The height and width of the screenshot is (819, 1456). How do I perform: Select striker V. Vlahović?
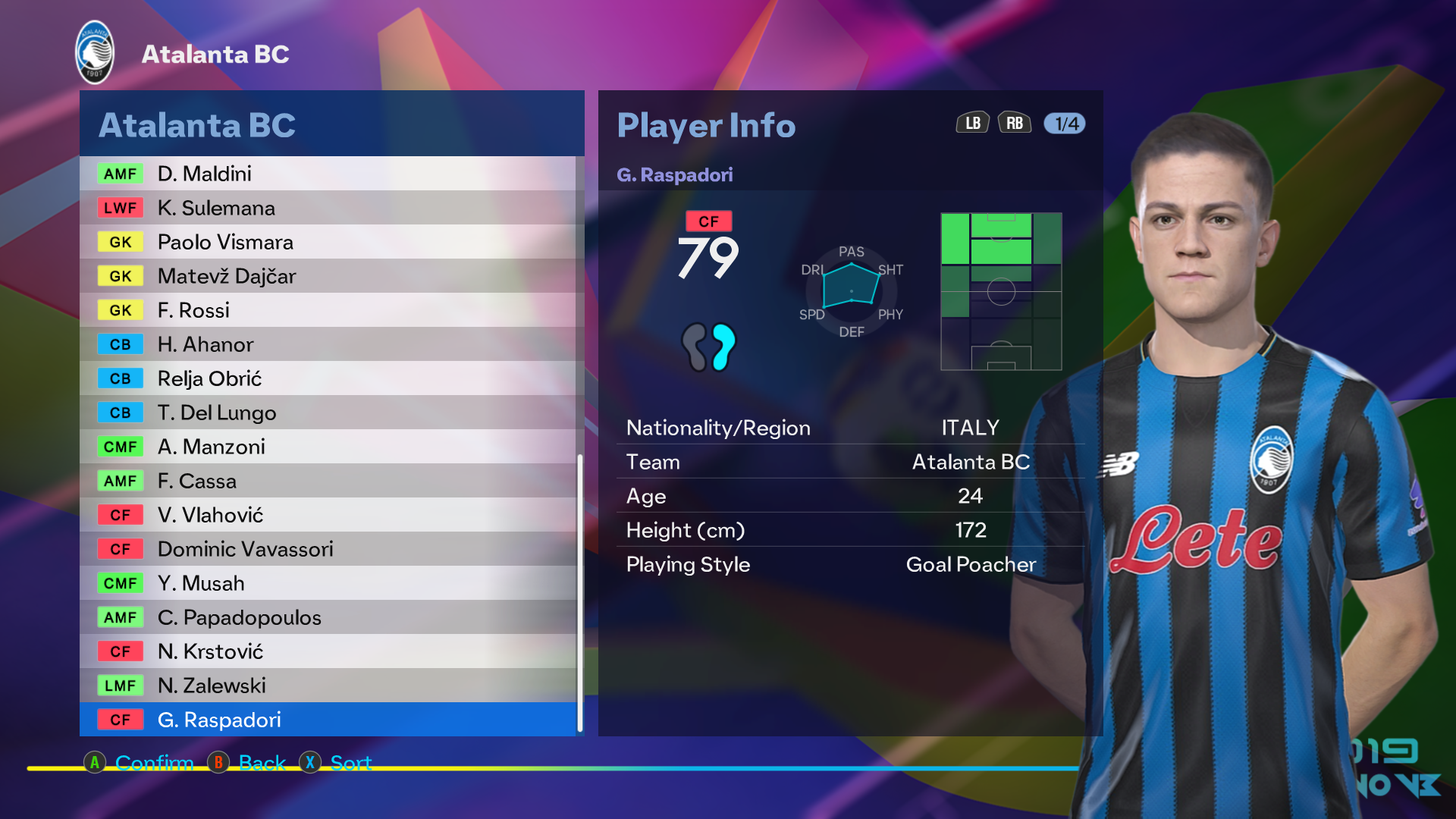click(x=328, y=515)
